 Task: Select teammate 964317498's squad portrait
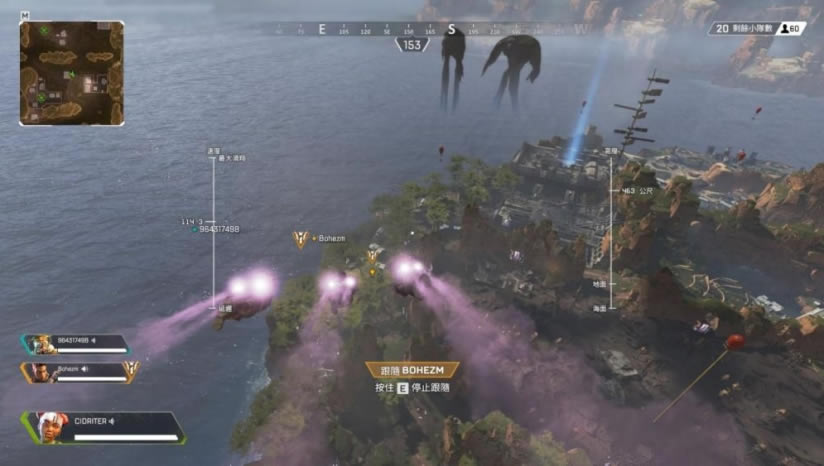(40, 344)
